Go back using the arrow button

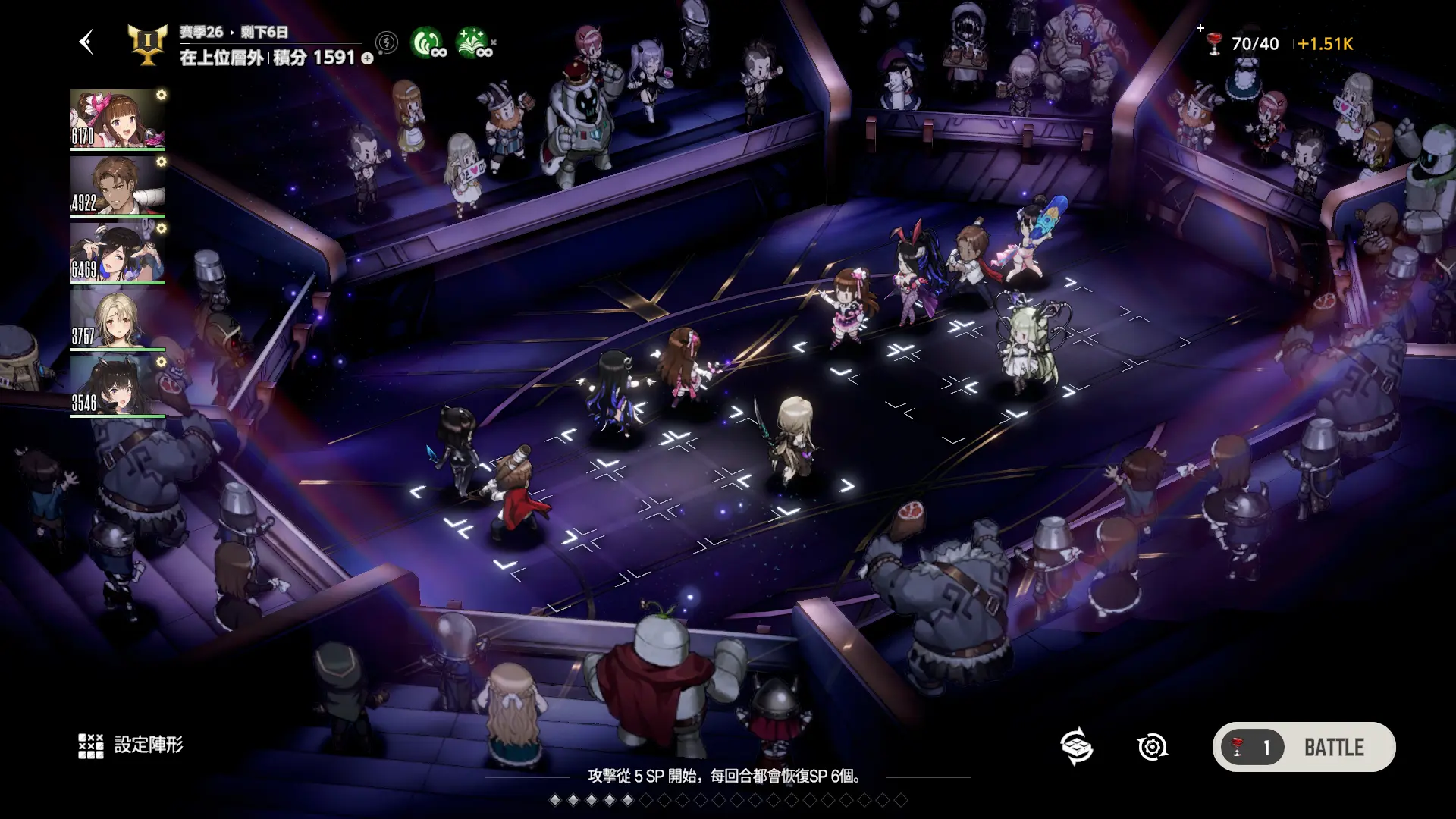[86, 42]
